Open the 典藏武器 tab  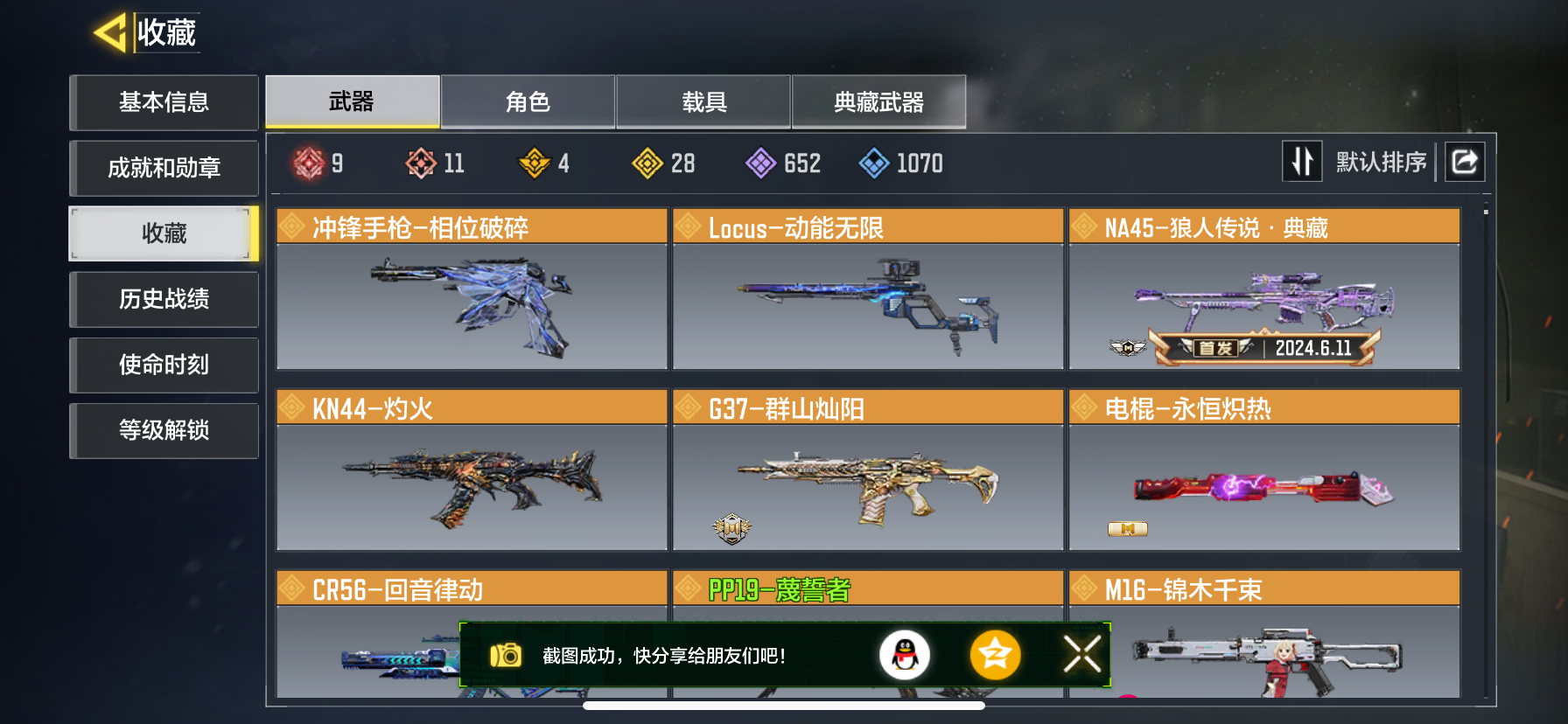(x=878, y=102)
